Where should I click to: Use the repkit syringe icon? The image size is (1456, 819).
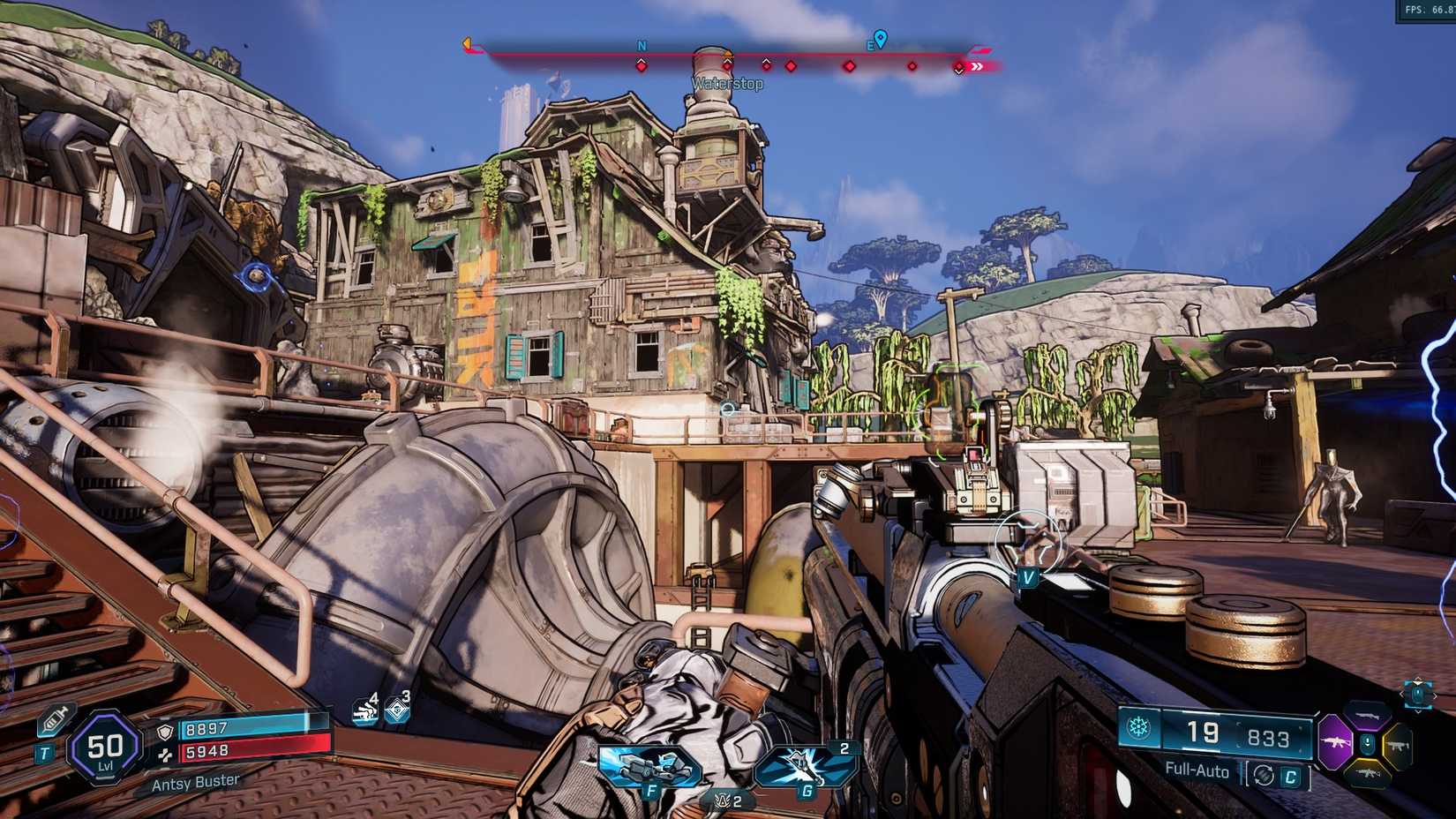pyautogui.click(x=55, y=720)
